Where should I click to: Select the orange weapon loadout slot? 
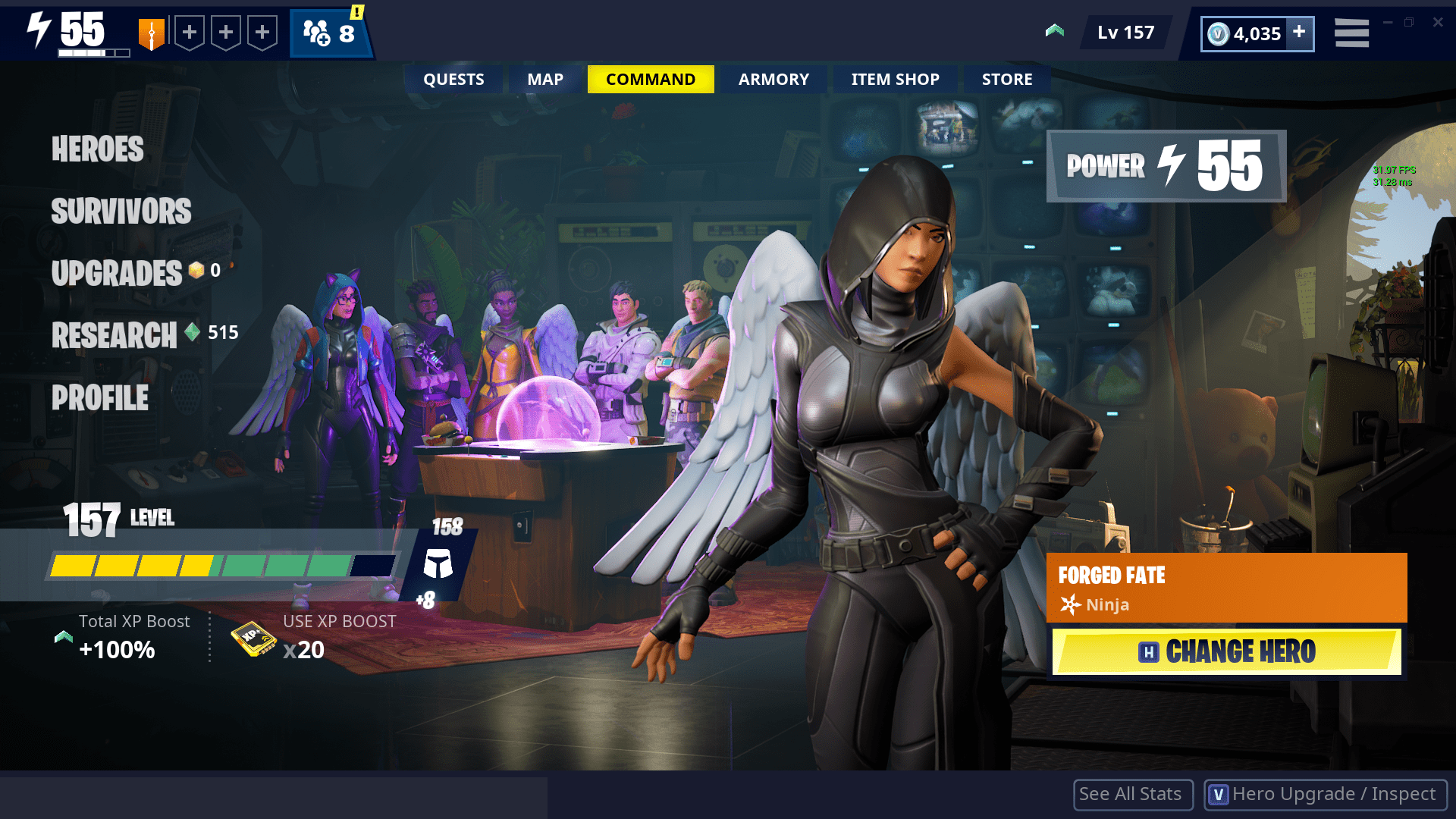coord(153,32)
